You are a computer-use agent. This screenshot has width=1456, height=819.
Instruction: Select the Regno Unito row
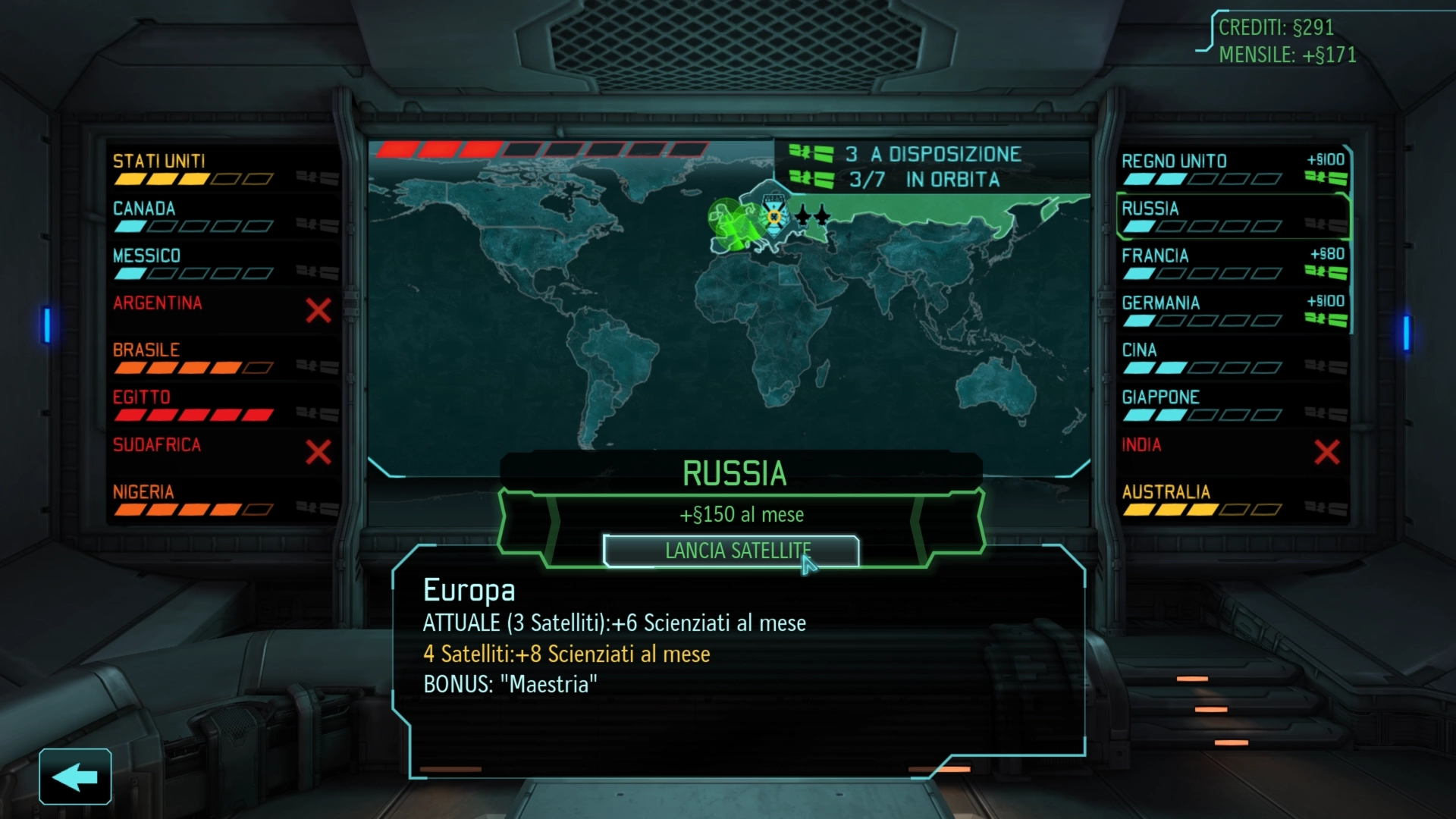pos(1232,168)
